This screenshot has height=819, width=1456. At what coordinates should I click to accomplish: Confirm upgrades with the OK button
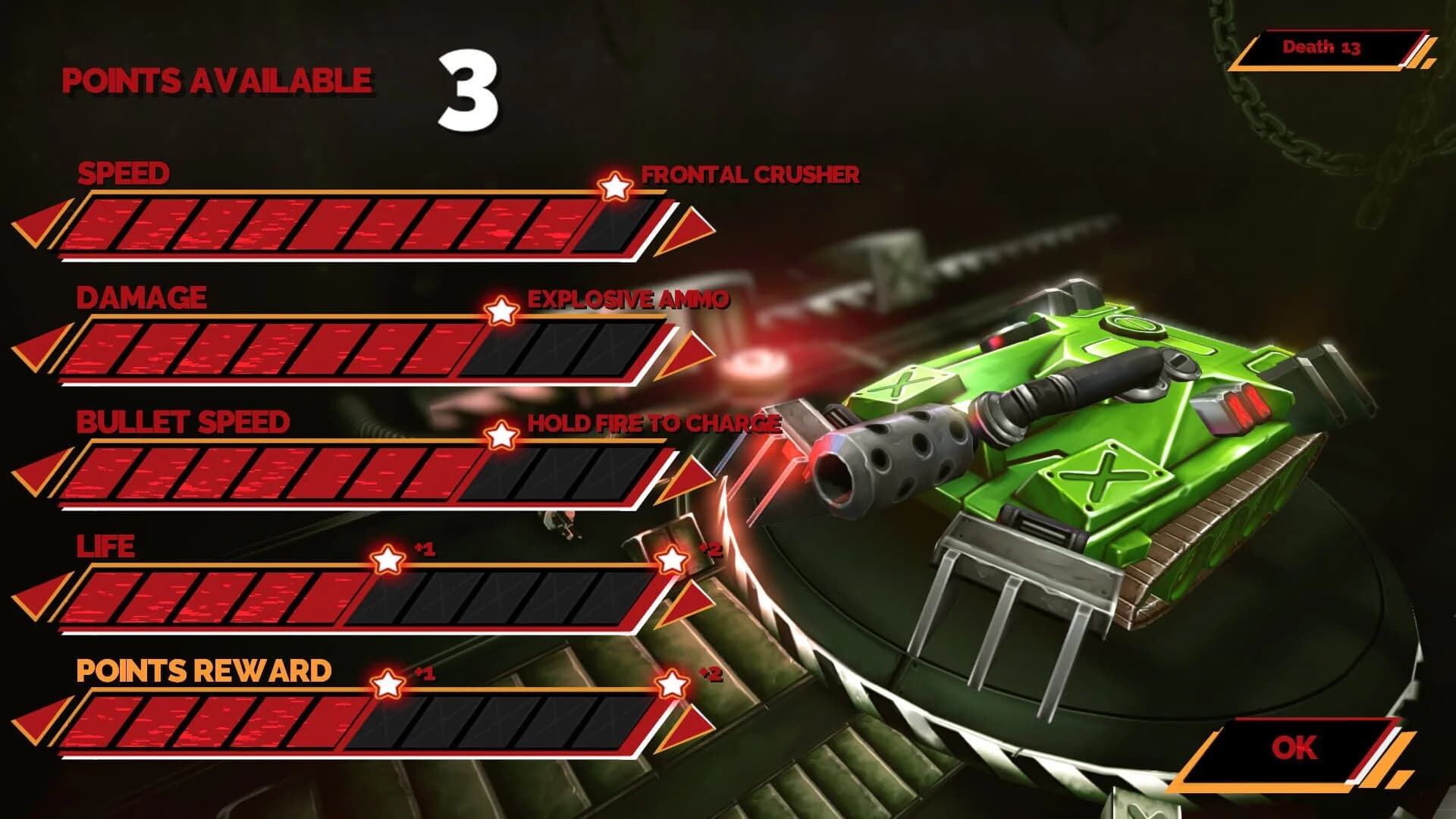pyautogui.click(x=1297, y=748)
